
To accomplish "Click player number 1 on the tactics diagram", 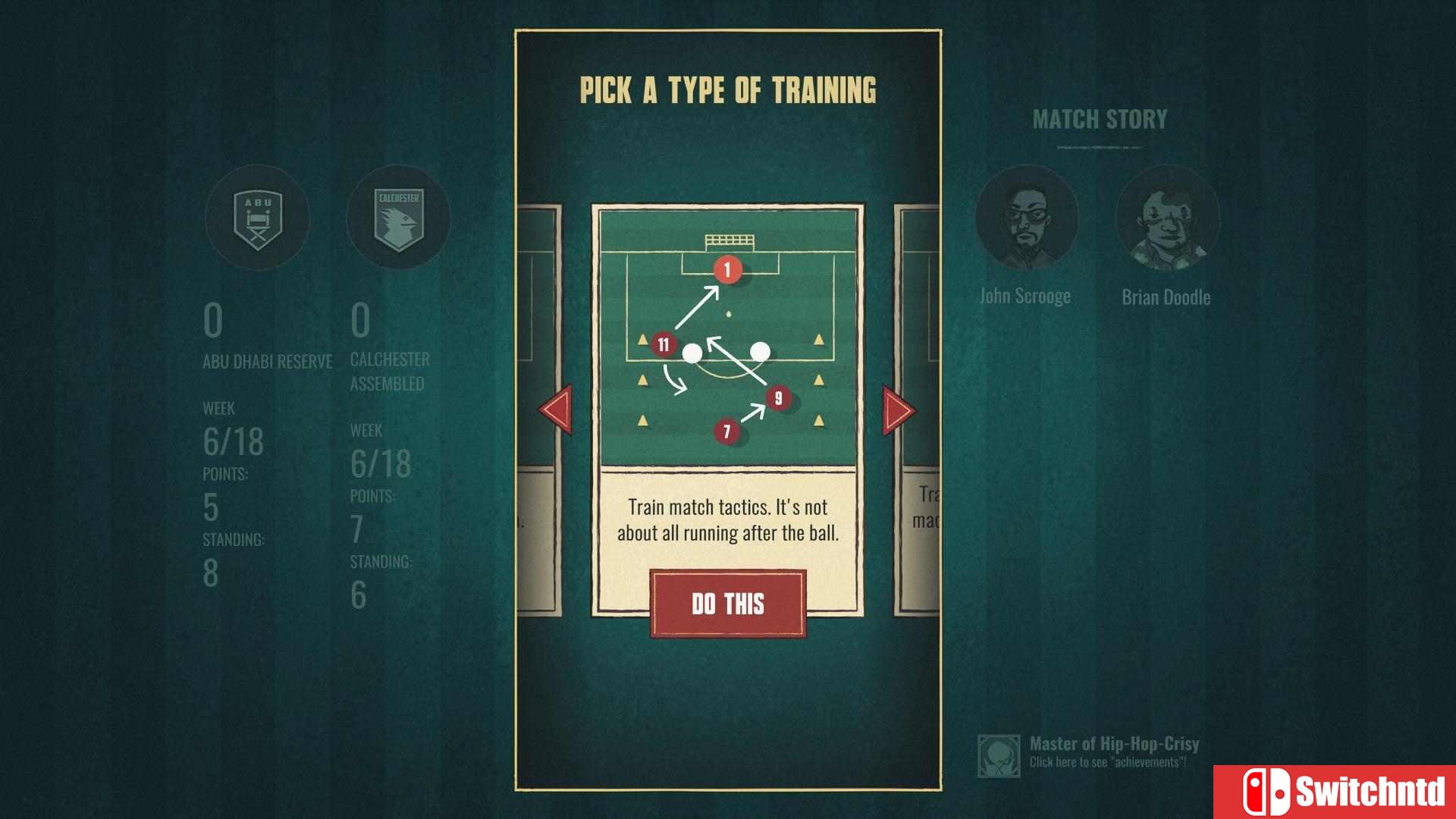I will click(727, 269).
